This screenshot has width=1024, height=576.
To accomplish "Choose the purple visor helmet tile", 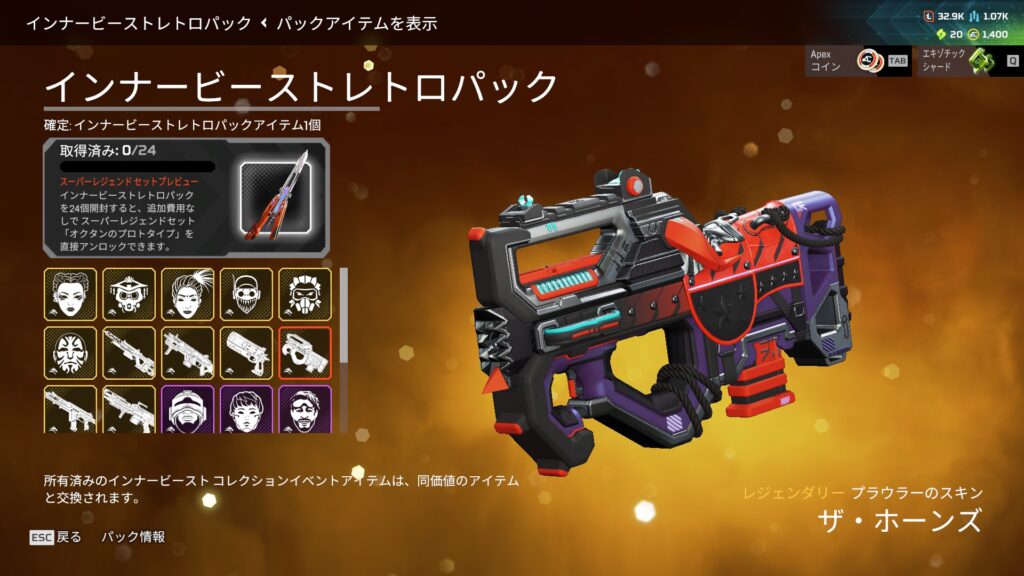I will (188, 410).
